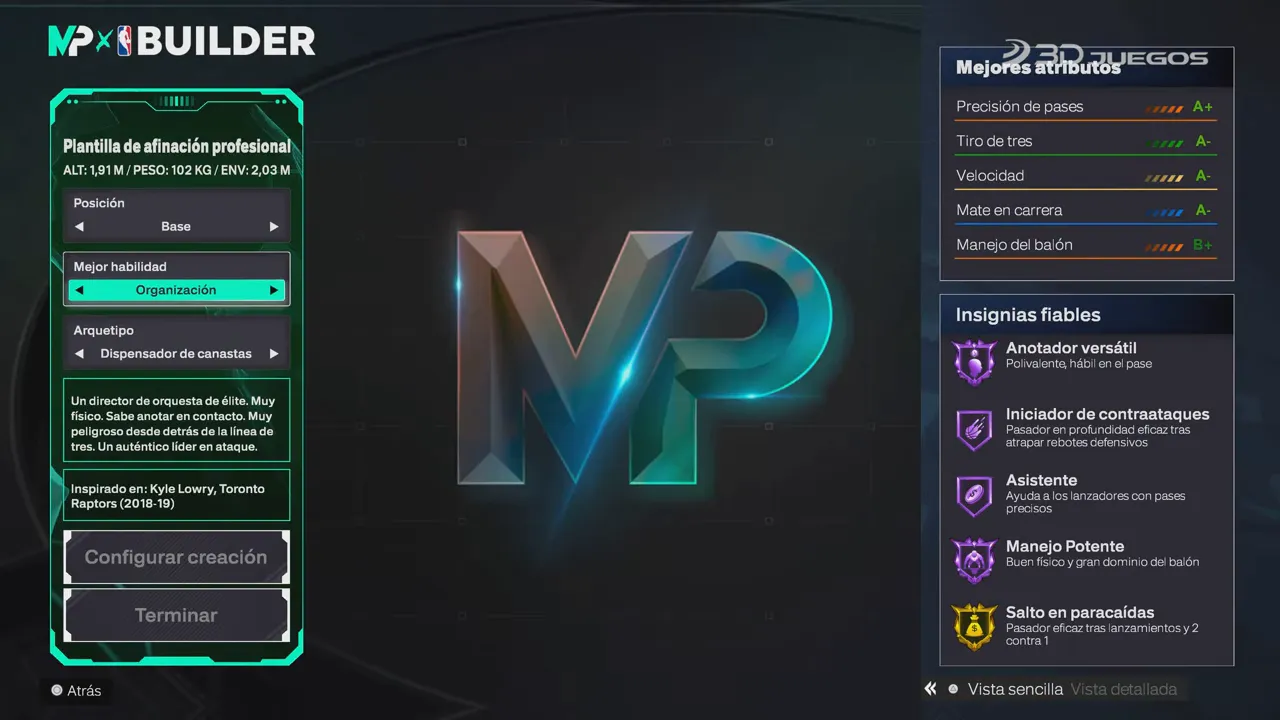Click the Asistente badge icon
This screenshot has height=720, width=1280.
tap(974, 494)
